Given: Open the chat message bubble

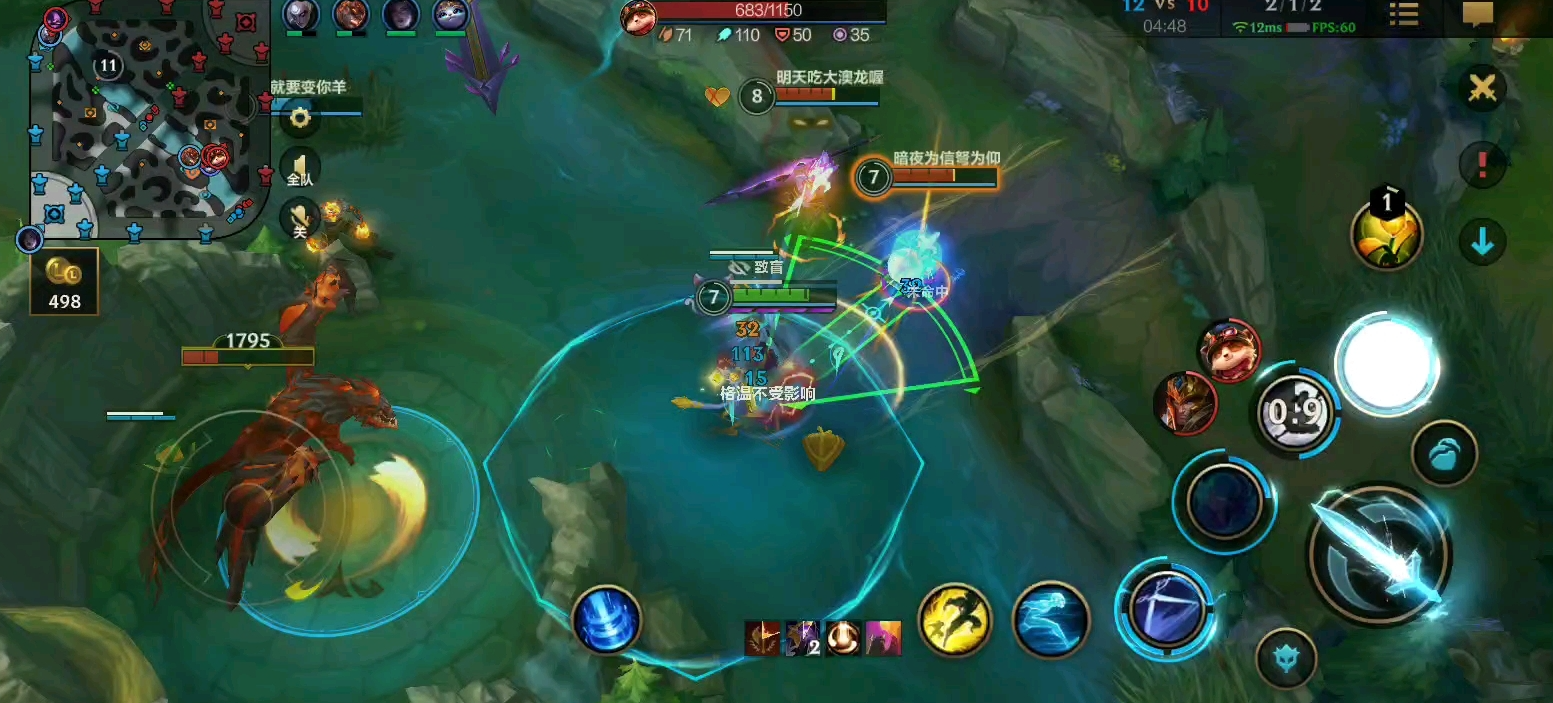Looking at the screenshot, I should [x=1477, y=15].
